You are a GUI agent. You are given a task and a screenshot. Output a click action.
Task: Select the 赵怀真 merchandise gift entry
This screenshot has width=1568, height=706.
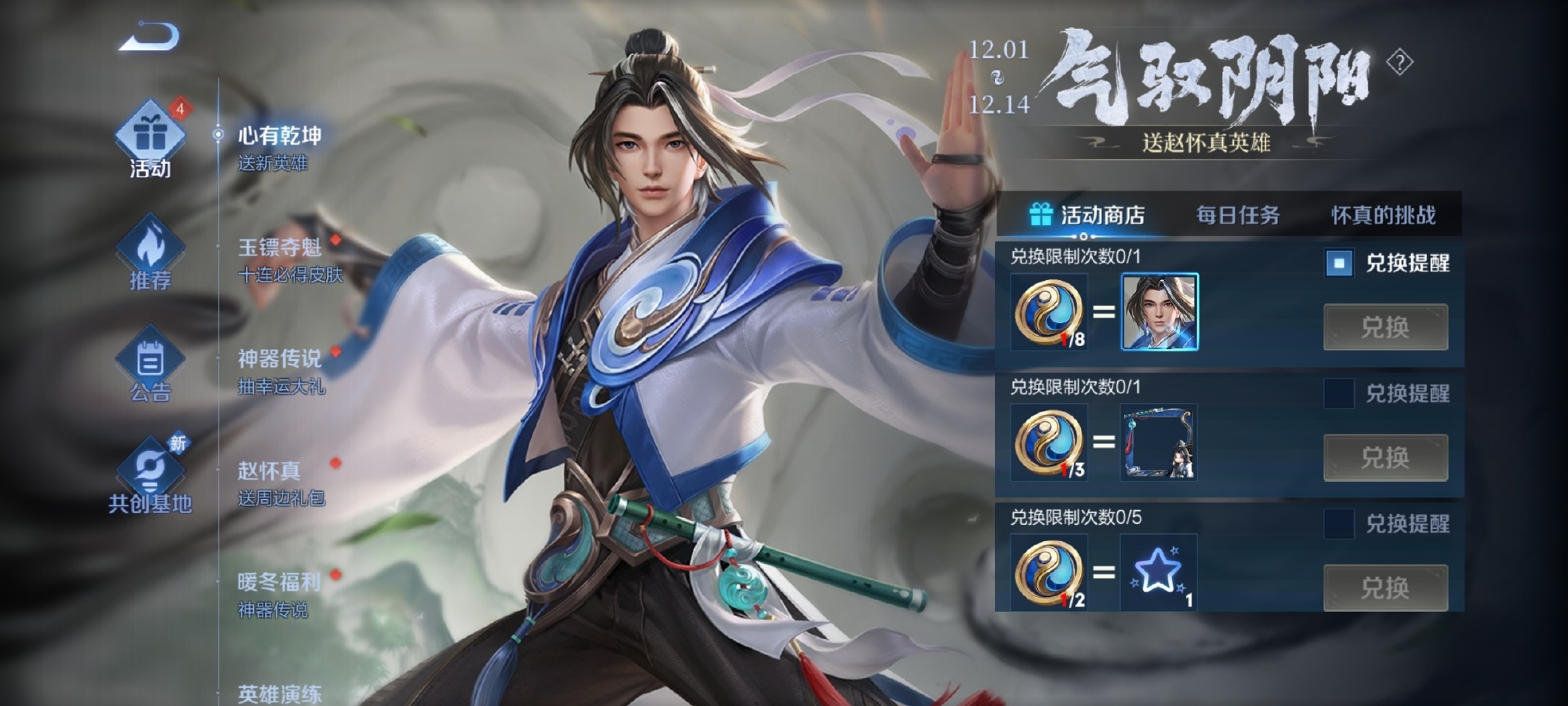(281, 482)
